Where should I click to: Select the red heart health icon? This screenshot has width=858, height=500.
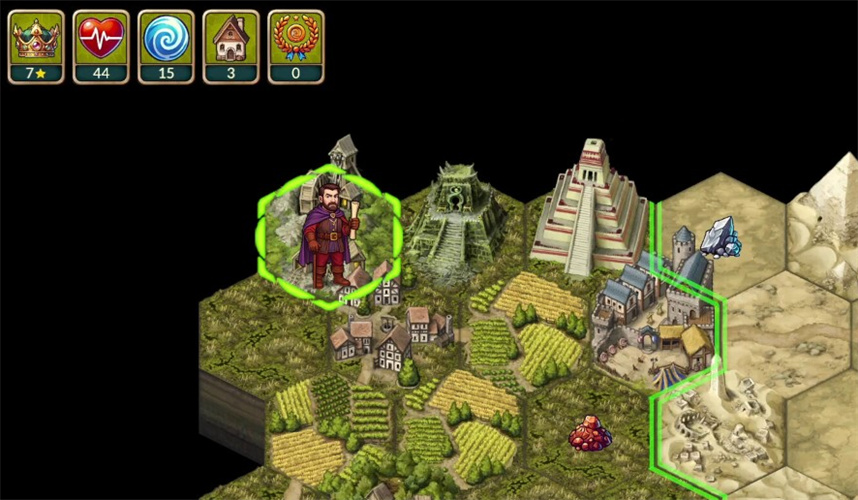pyautogui.click(x=101, y=38)
